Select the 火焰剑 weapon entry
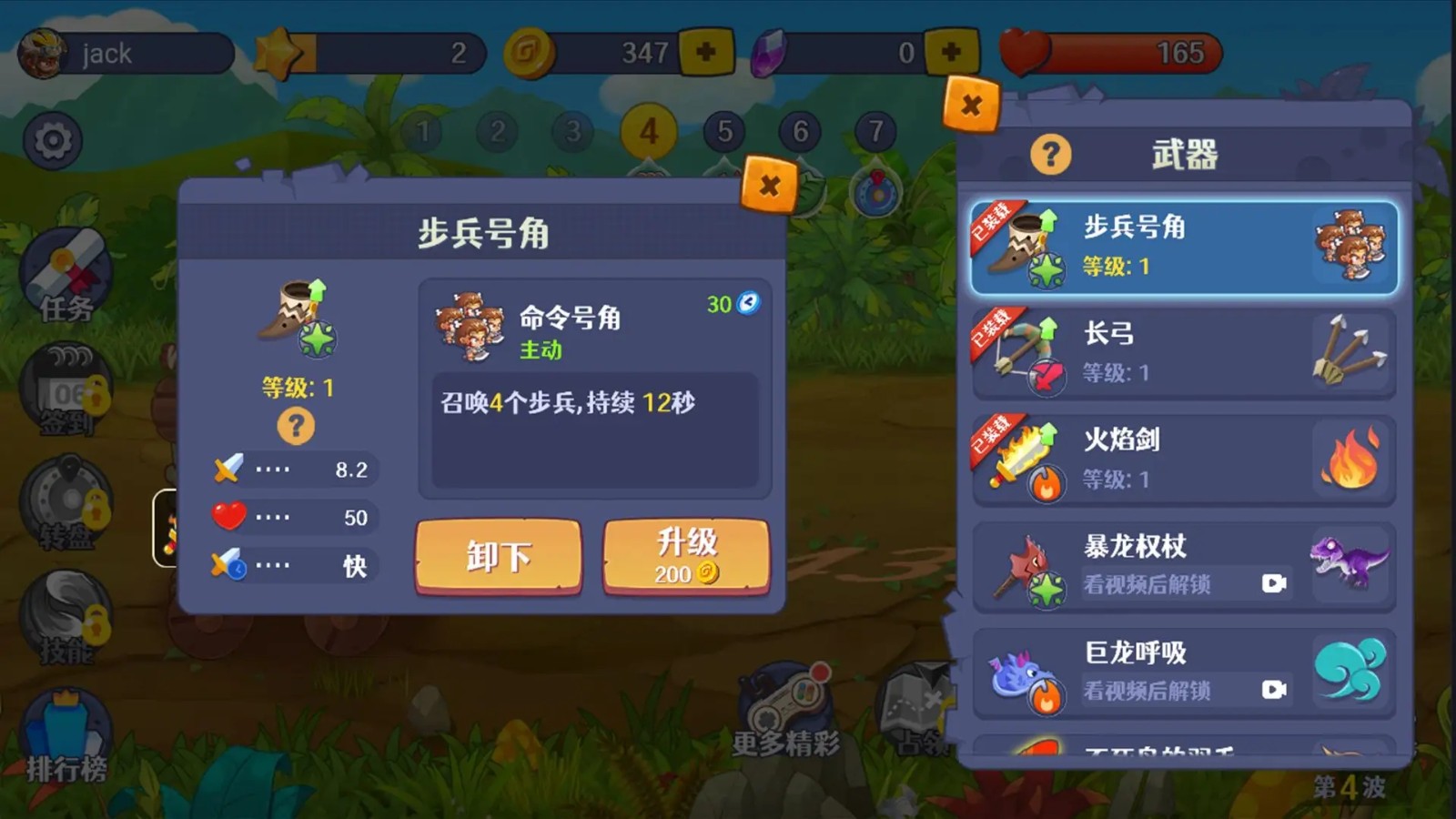Screen dimensions: 1456x819 (x=1178, y=458)
